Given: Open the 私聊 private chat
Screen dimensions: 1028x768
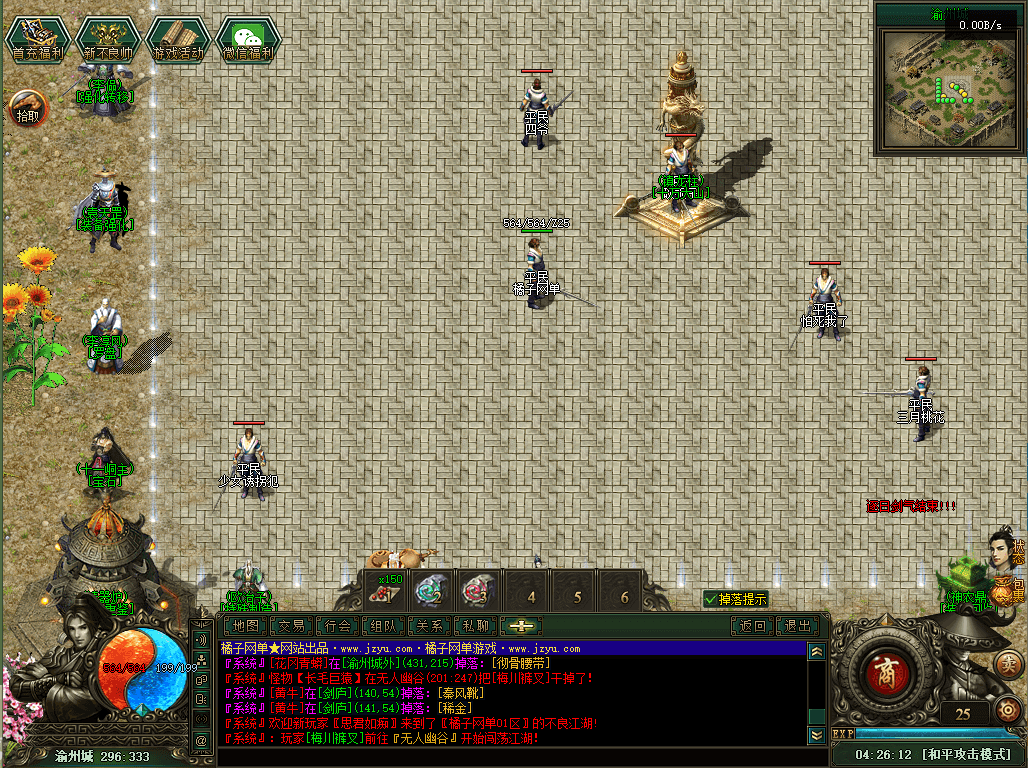Looking at the screenshot, I should tap(476, 626).
